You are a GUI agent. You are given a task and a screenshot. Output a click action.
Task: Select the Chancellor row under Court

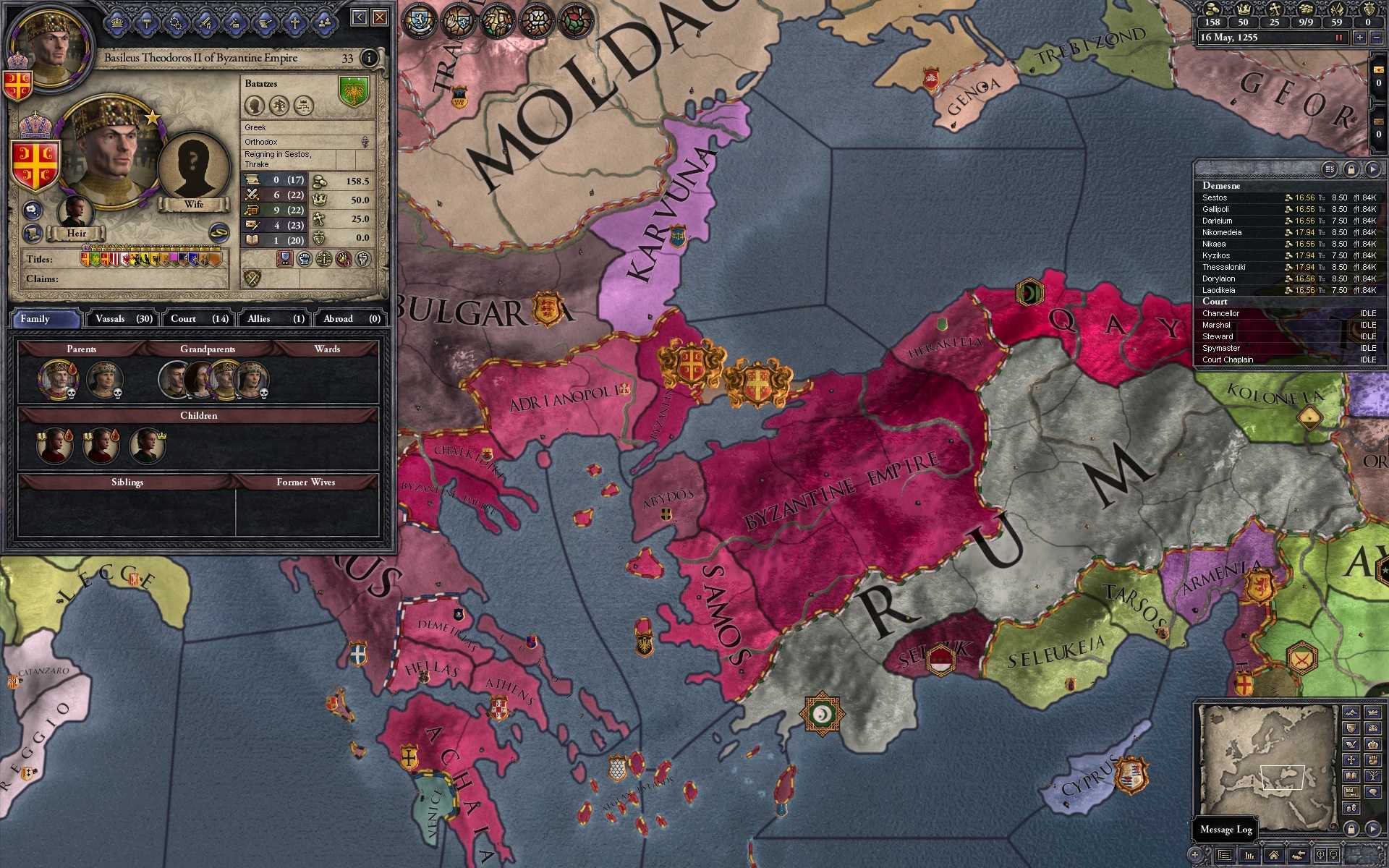(1221, 313)
